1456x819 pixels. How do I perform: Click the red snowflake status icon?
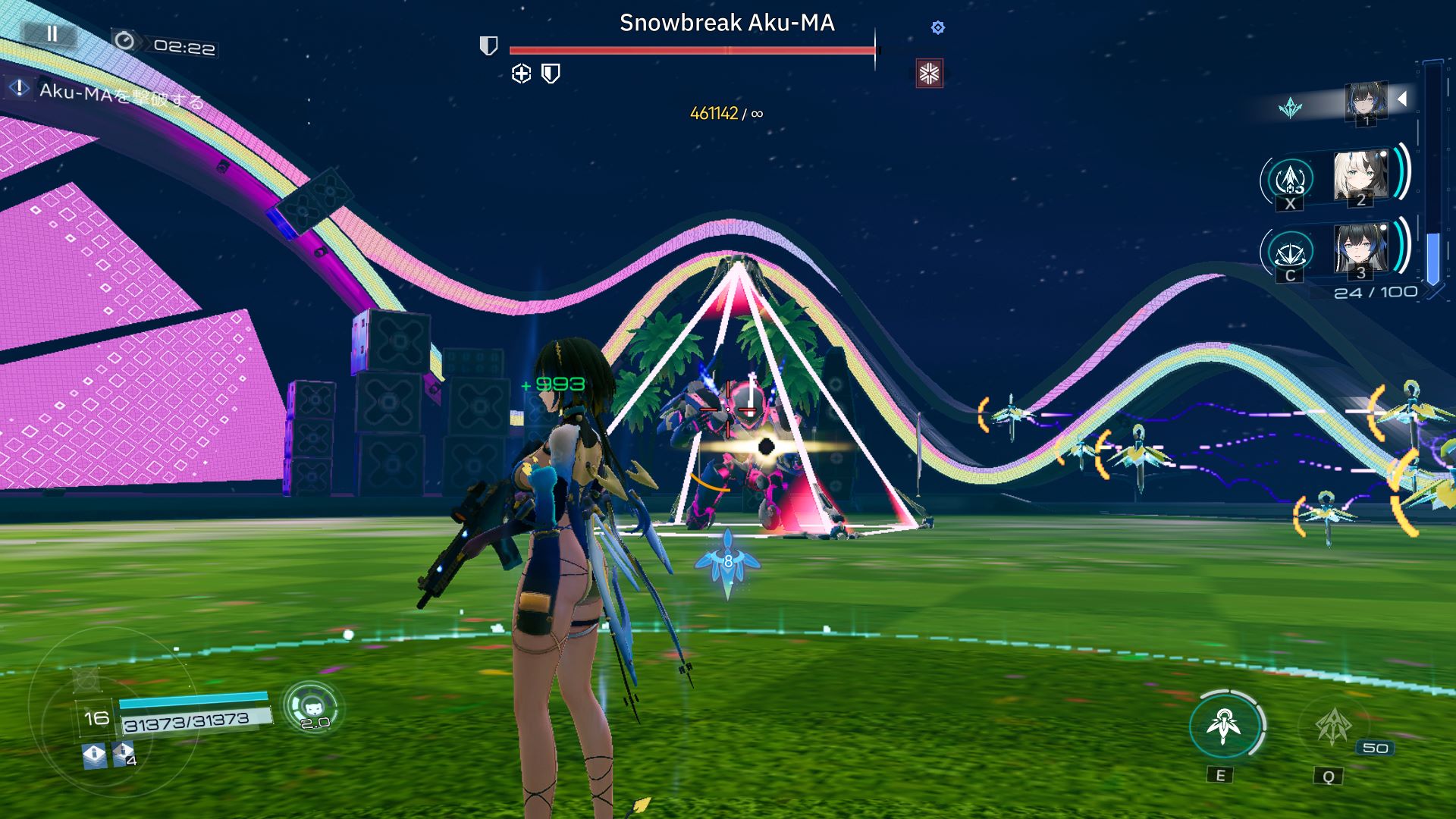[x=929, y=74]
